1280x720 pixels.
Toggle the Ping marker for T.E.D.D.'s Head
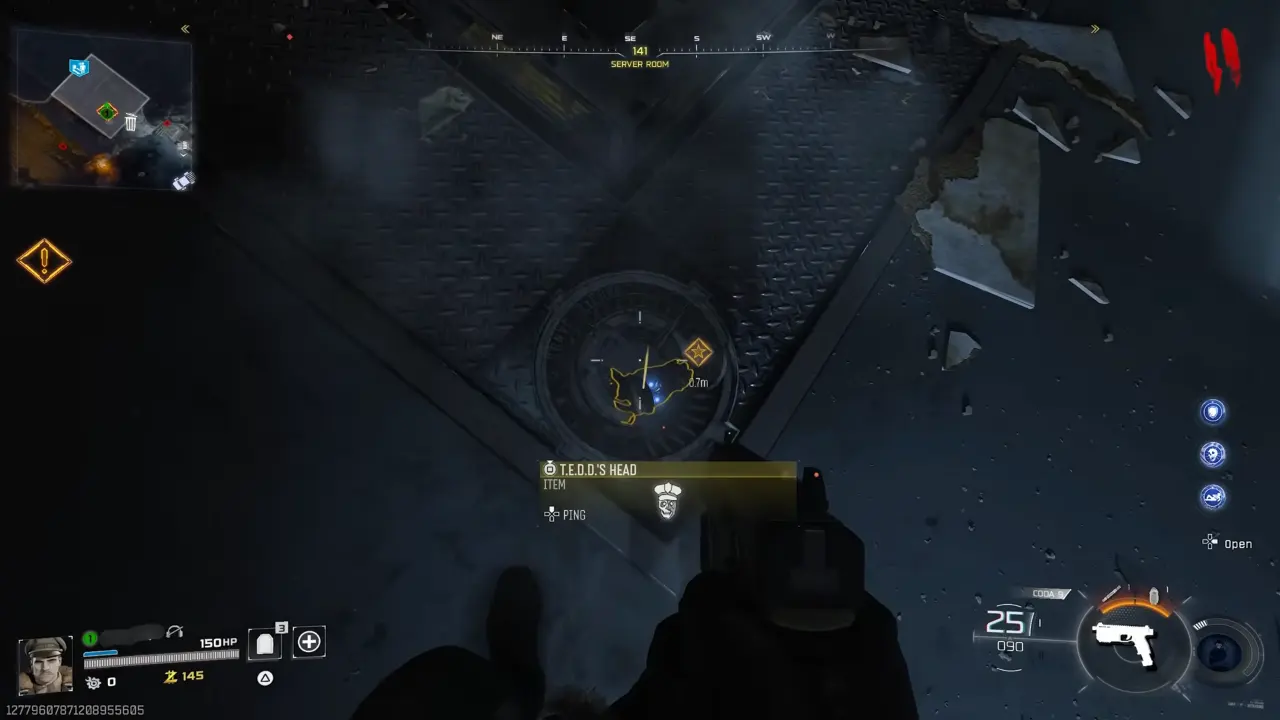coord(565,515)
